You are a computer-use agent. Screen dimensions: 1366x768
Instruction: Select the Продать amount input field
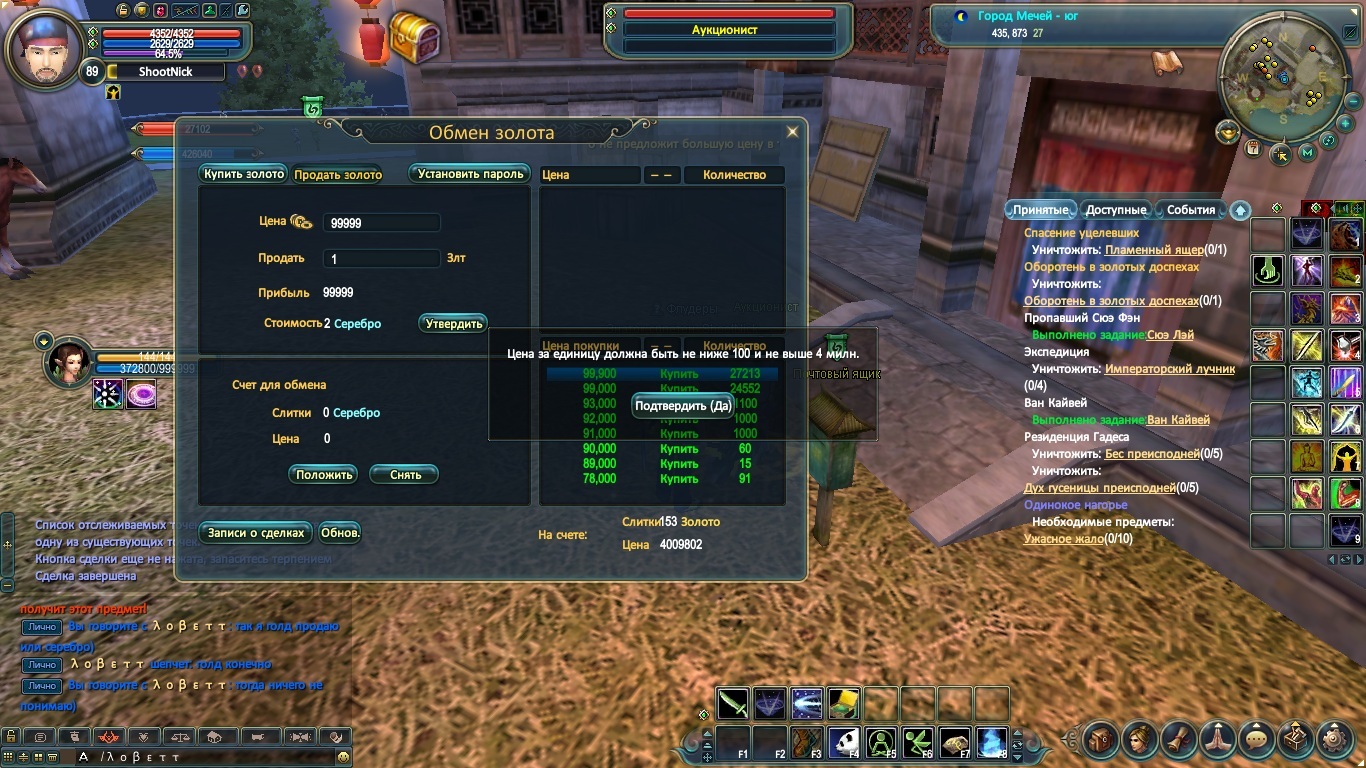point(381,258)
